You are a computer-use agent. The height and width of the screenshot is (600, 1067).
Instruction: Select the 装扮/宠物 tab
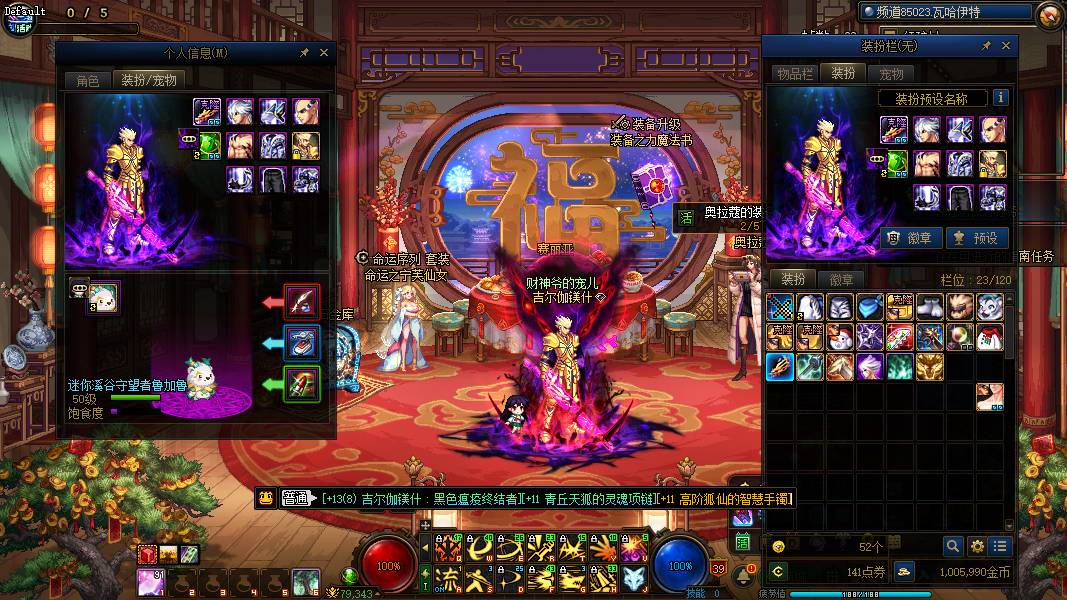click(149, 80)
